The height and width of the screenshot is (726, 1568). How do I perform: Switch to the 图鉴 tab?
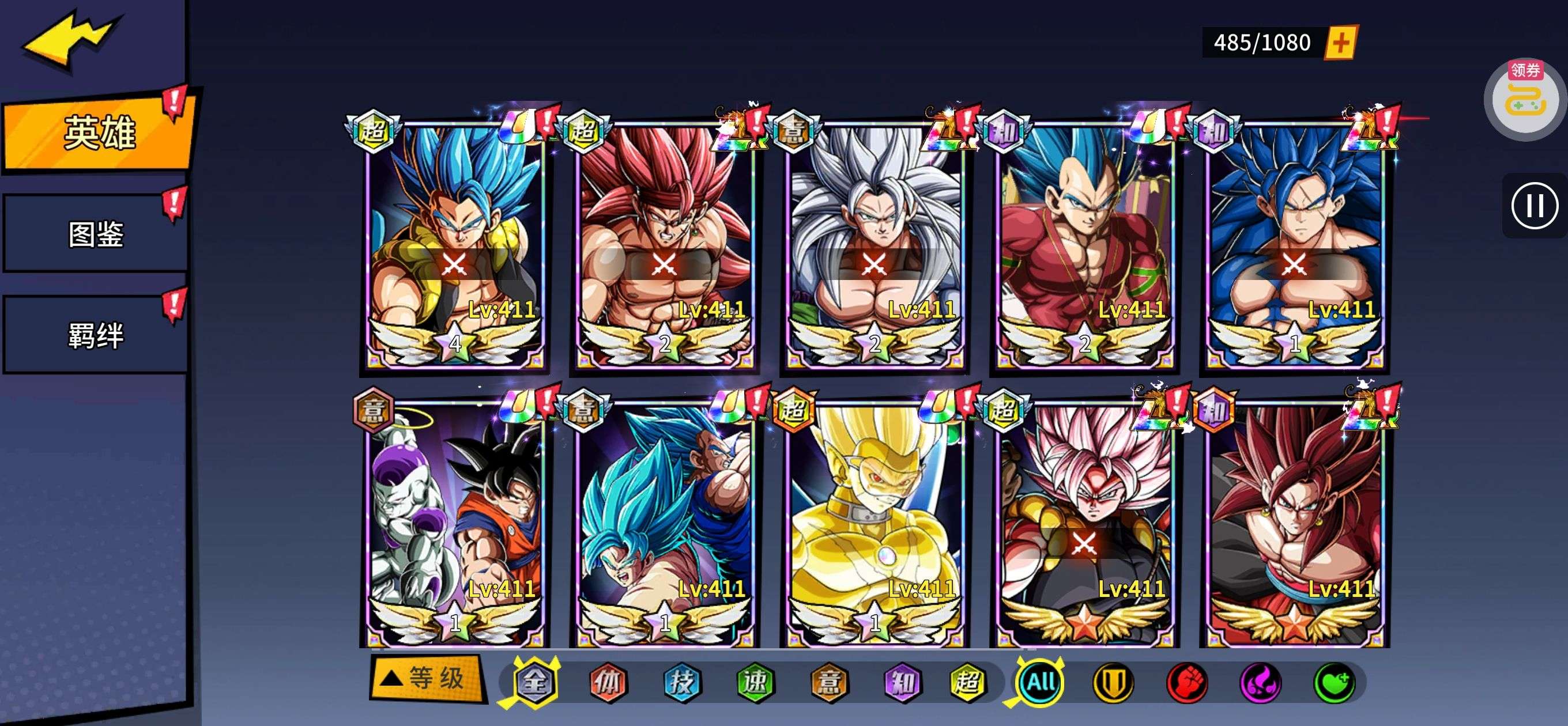(x=96, y=234)
